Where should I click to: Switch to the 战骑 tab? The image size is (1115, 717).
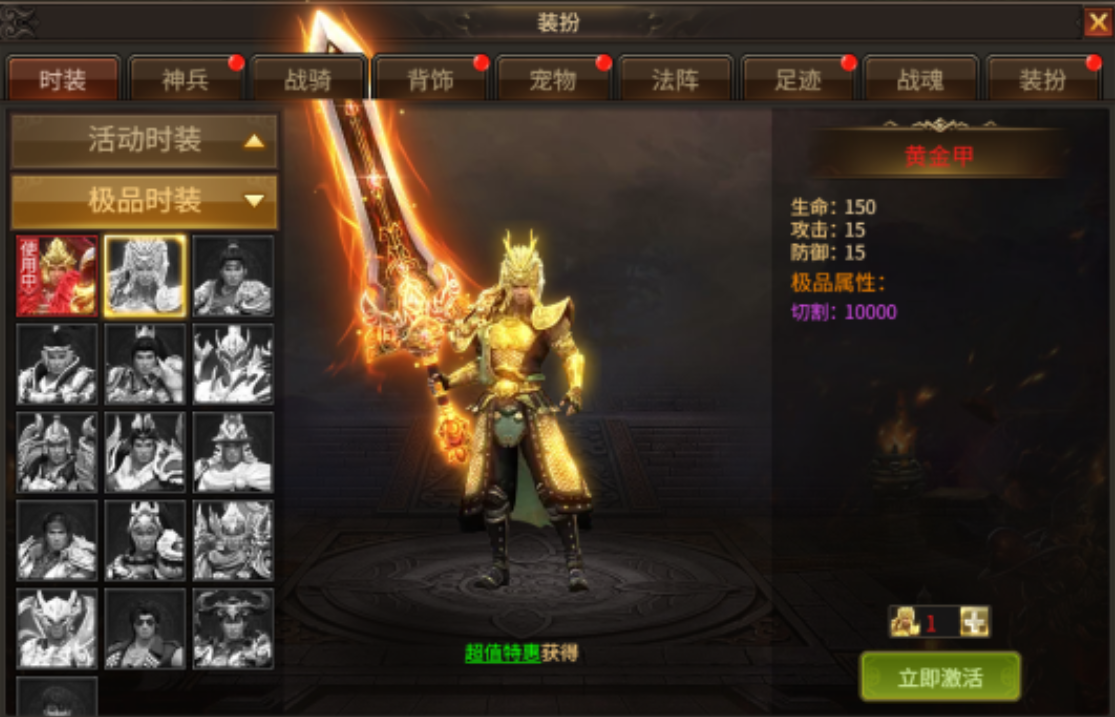click(x=308, y=80)
